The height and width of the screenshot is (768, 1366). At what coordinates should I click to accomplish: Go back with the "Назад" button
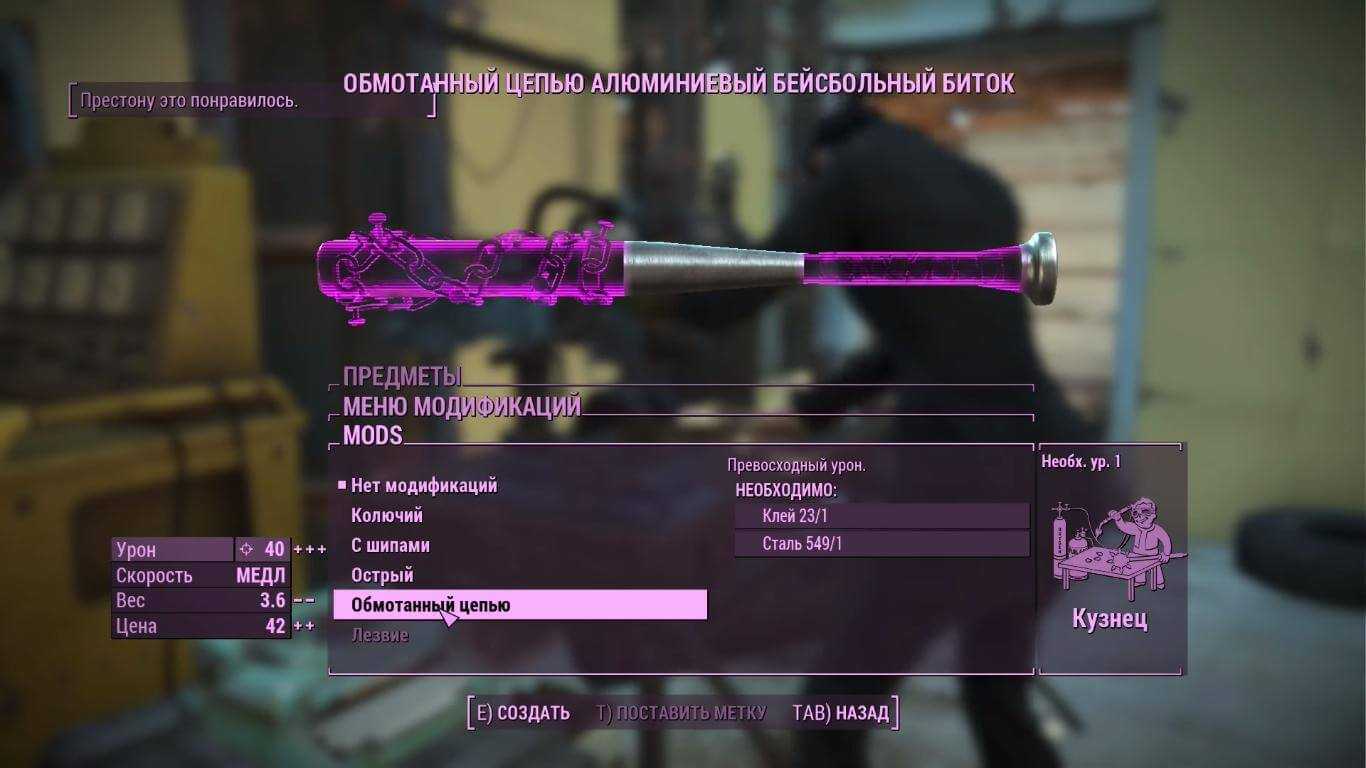pyautogui.click(x=840, y=713)
